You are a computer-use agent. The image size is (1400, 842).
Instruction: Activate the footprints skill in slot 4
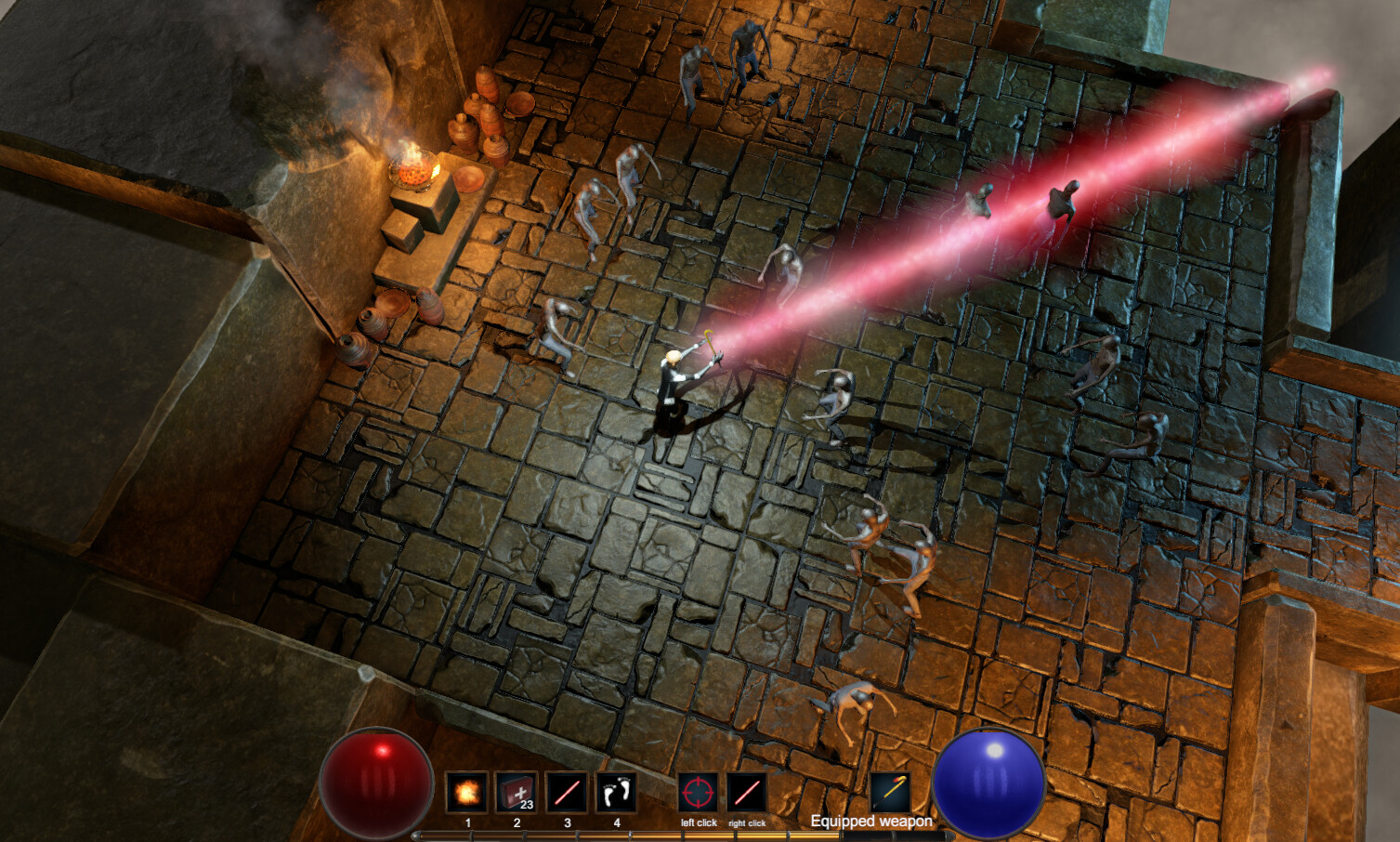[x=616, y=793]
